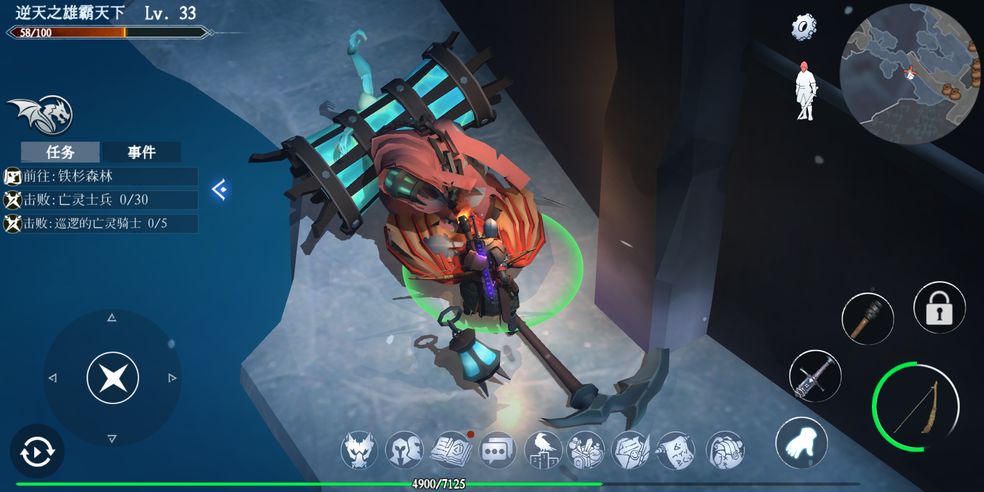Select the 前往: 铁杉森林 quest entry
The width and height of the screenshot is (984, 492).
tap(100, 176)
